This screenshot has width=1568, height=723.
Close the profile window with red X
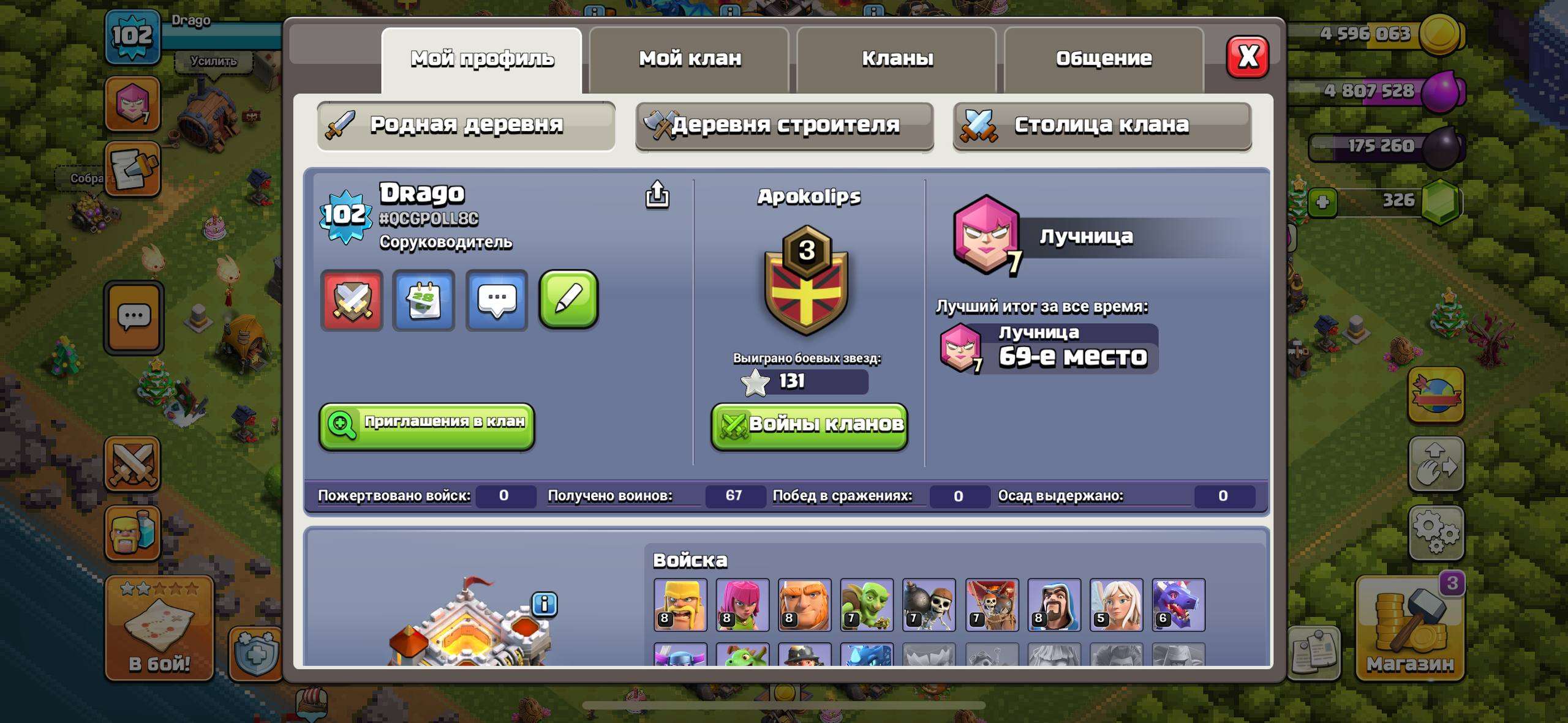(1248, 57)
